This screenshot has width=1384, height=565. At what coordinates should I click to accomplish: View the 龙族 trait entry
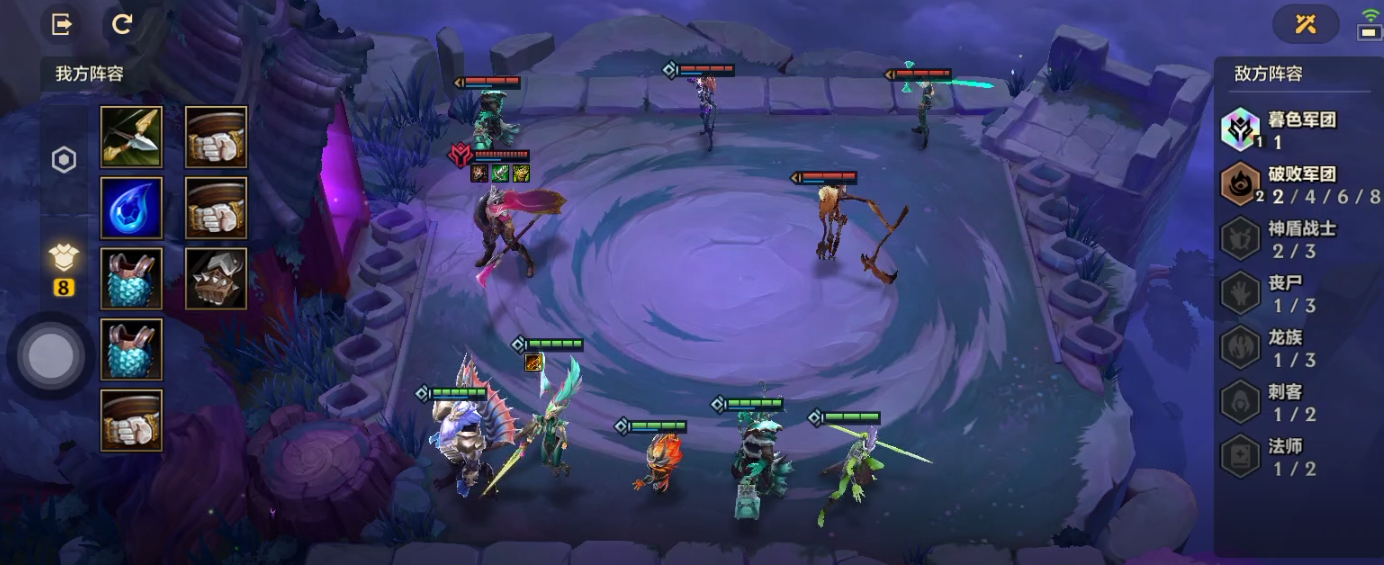point(1280,348)
